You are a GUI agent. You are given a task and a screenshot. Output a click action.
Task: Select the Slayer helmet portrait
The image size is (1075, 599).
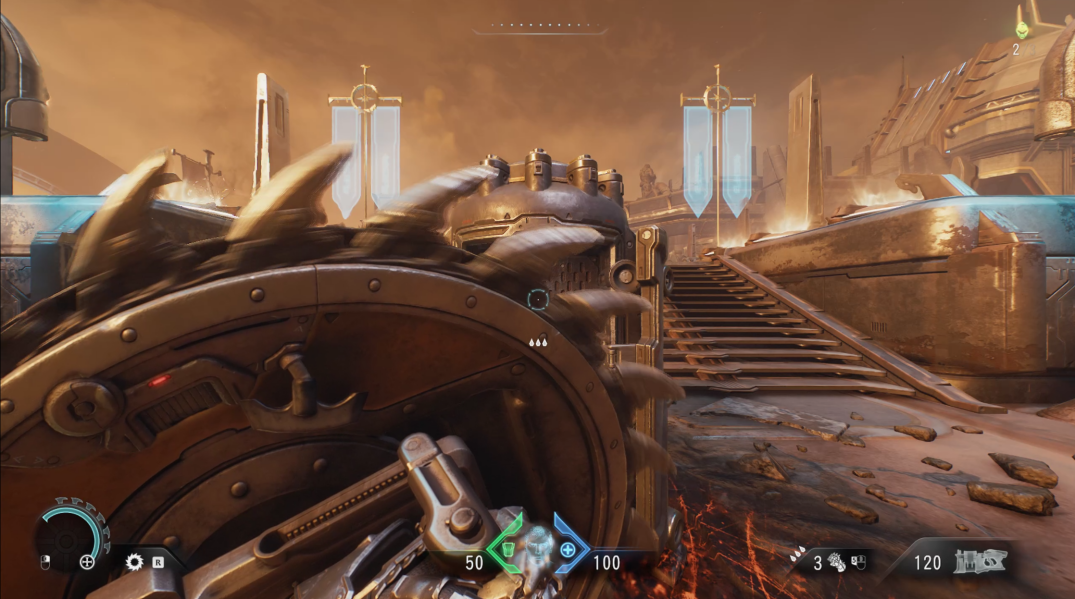pos(538,545)
